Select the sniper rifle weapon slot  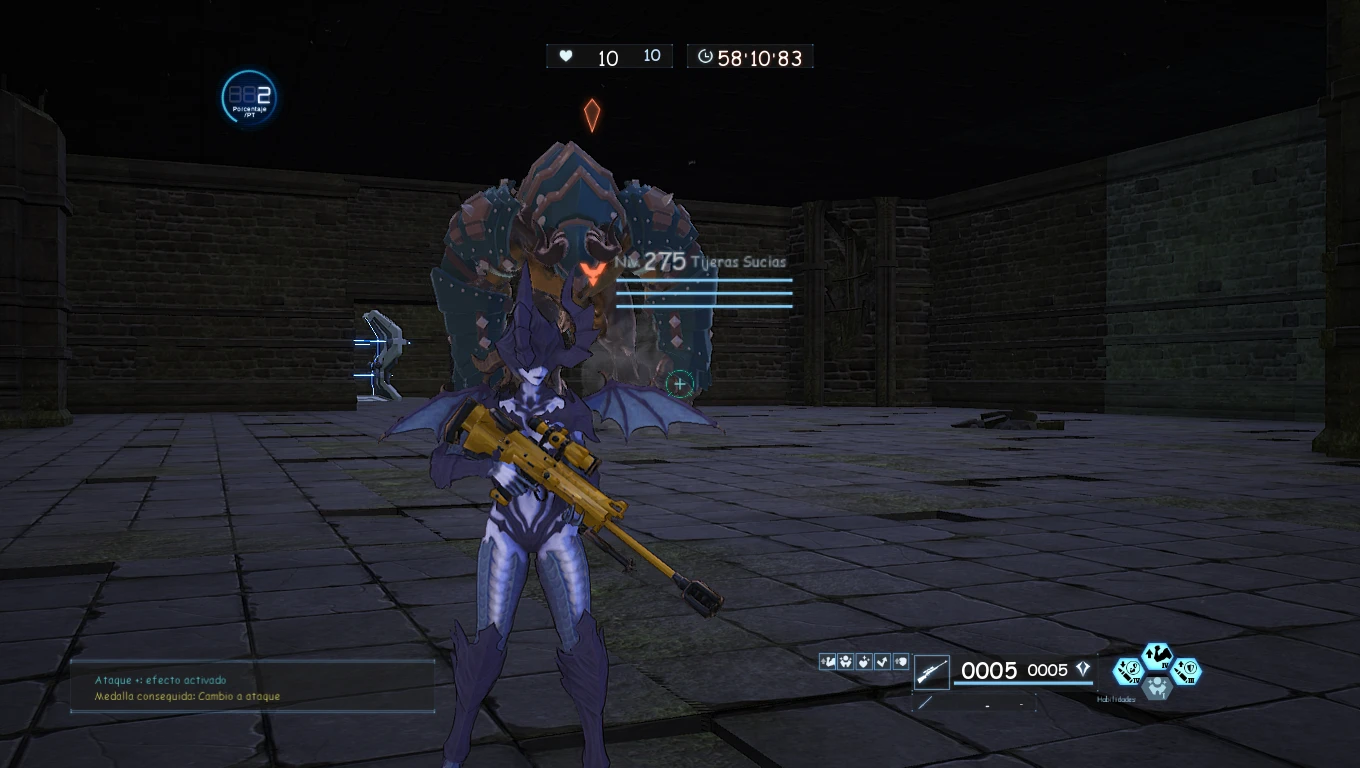(932, 671)
